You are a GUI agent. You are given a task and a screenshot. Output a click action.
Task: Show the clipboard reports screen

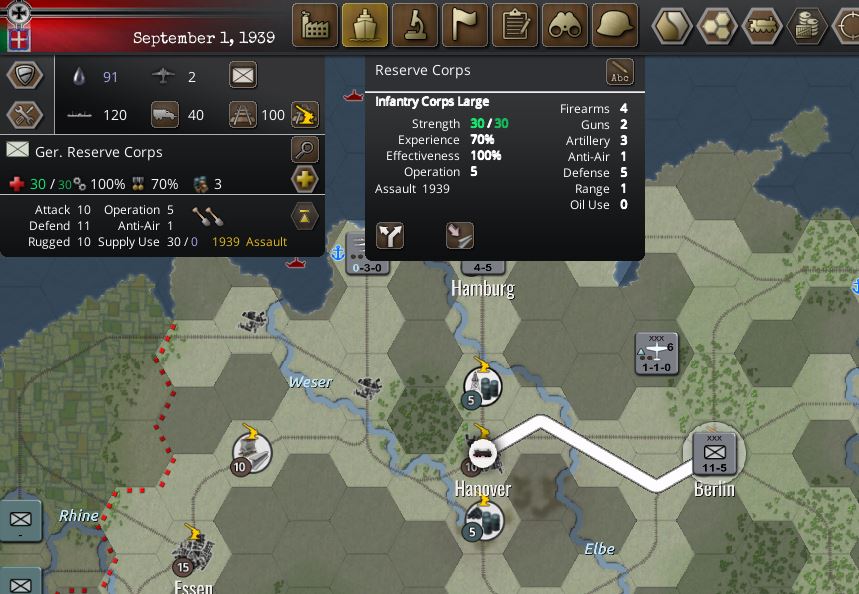click(x=515, y=24)
